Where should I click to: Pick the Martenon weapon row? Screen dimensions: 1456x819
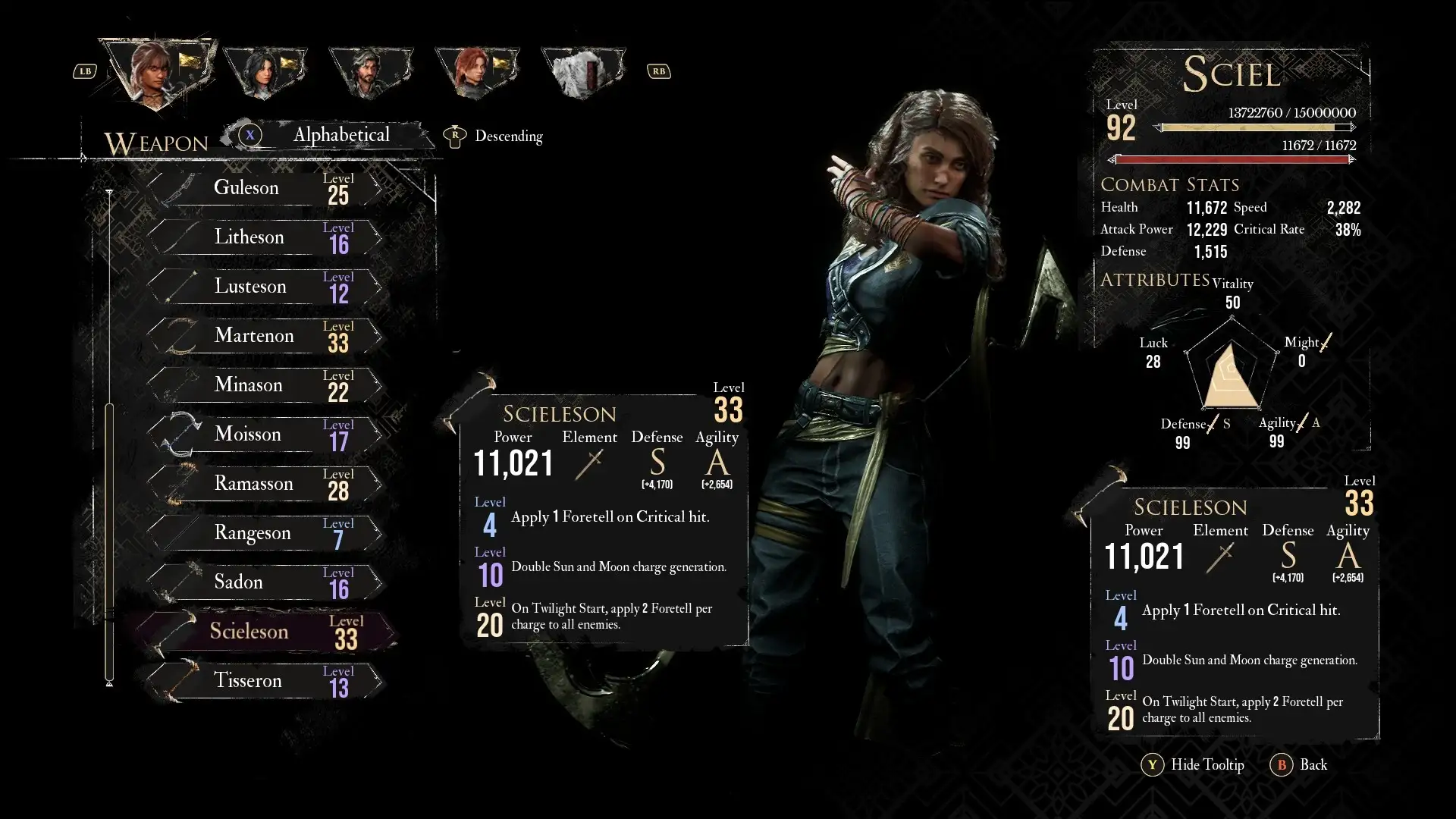point(265,336)
